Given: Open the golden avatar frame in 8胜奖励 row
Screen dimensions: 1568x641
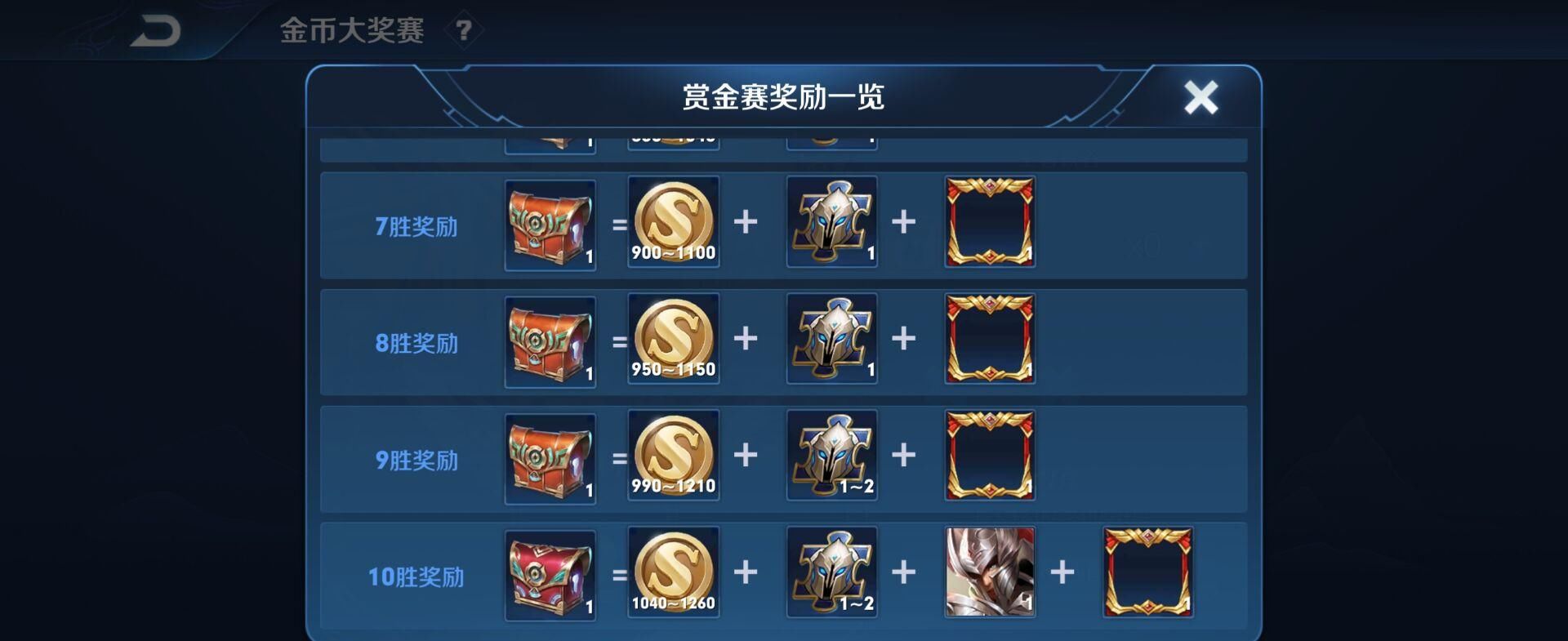Looking at the screenshot, I should pyautogui.click(x=988, y=341).
